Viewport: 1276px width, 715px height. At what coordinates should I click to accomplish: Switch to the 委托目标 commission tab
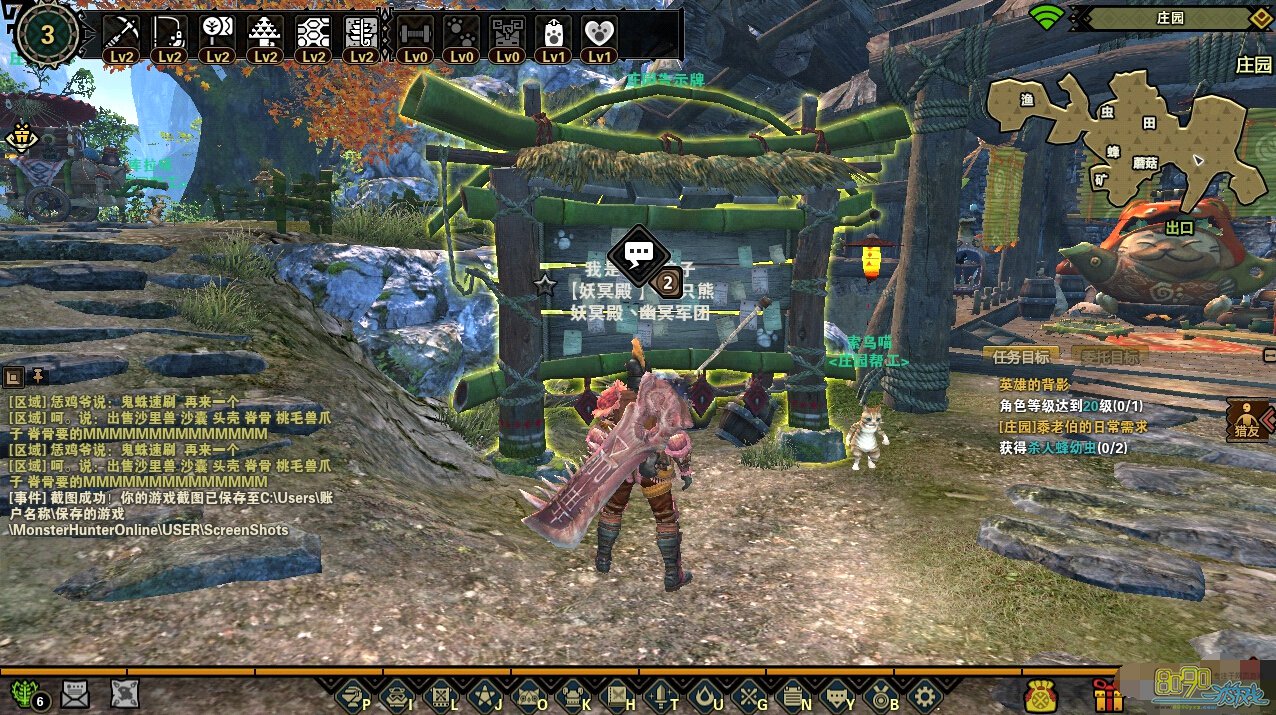[x=1108, y=356]
